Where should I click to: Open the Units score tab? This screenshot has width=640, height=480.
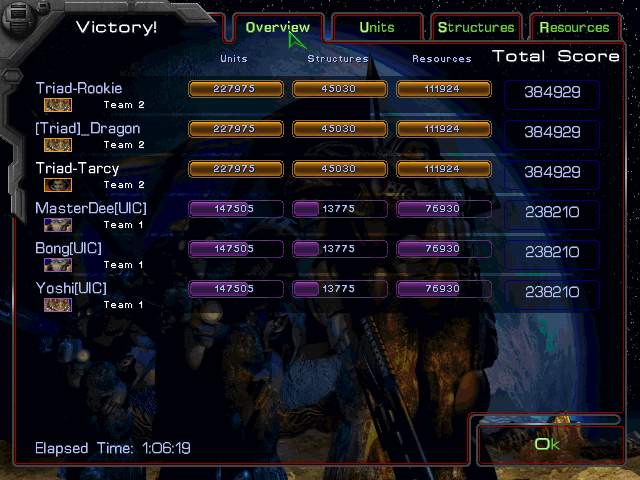(377, 27)
